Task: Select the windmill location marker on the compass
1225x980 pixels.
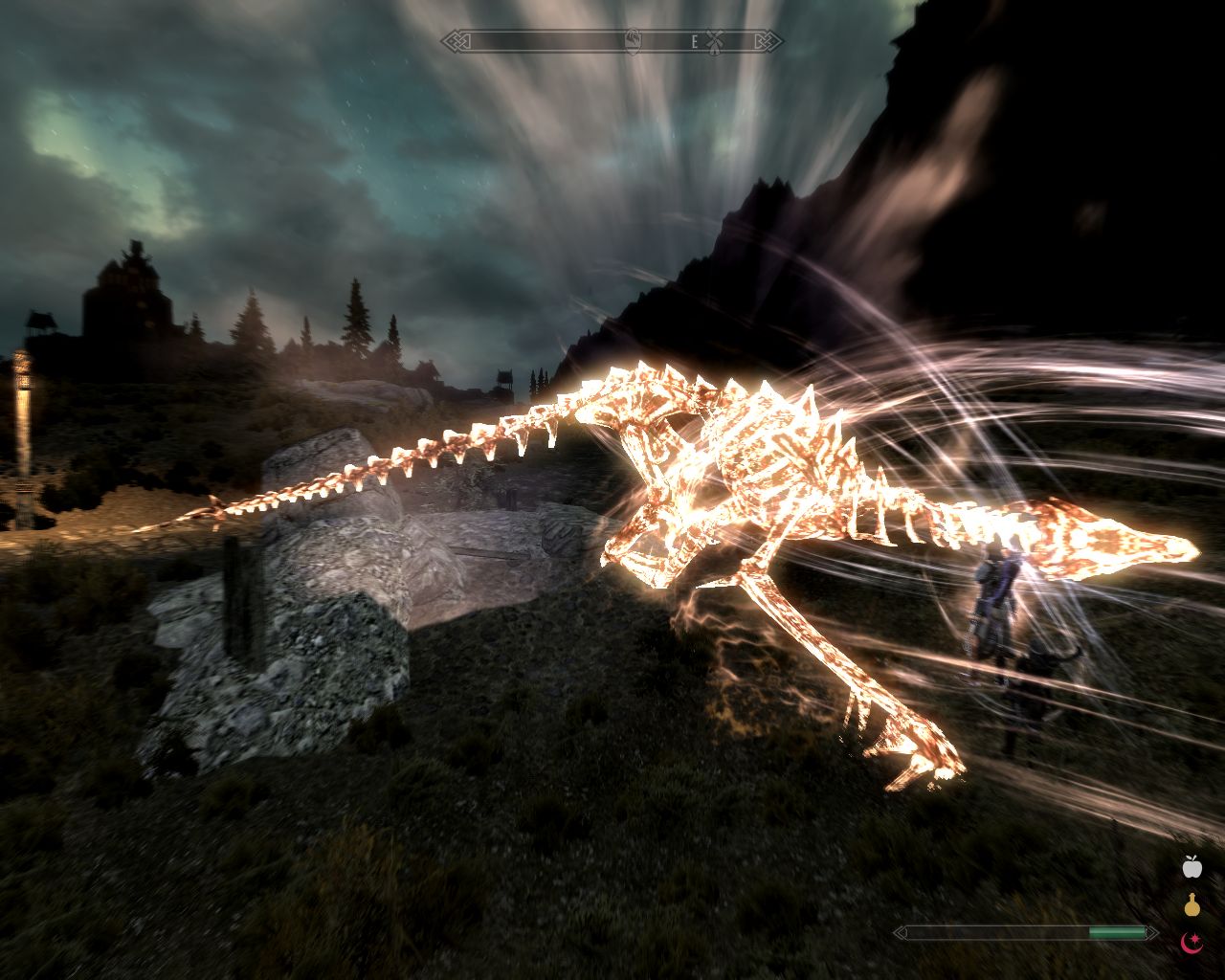Action: tap(714, 41)
